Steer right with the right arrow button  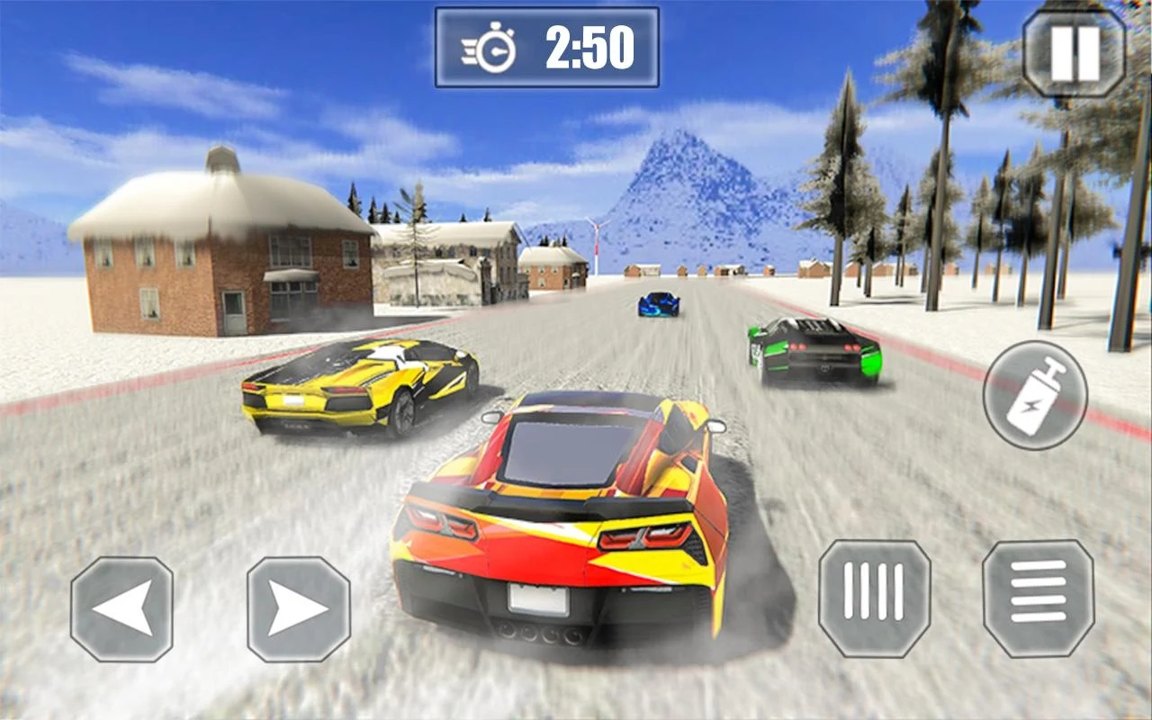(298, 609)
